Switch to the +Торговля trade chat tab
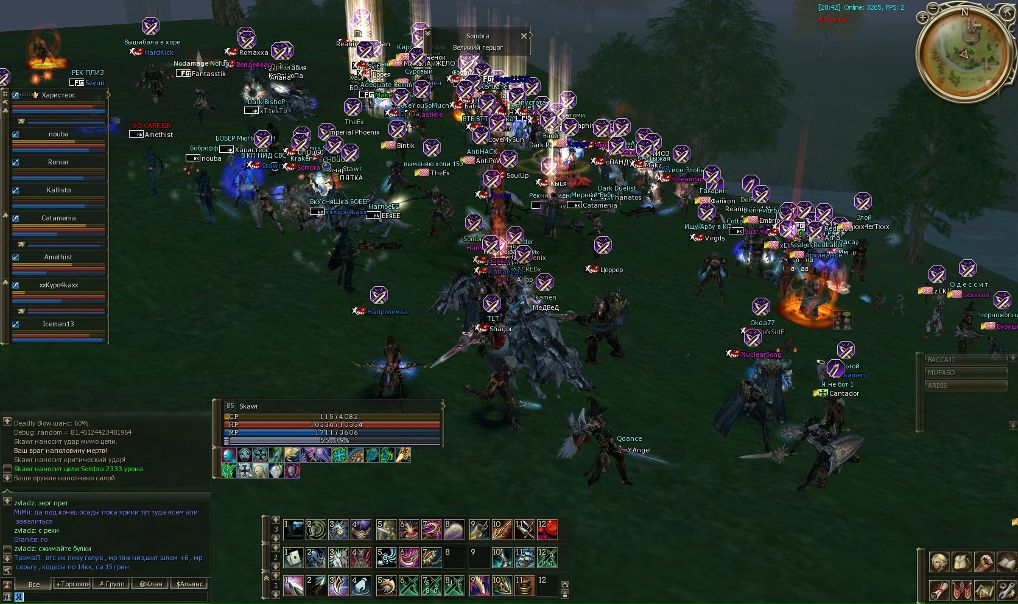Screen dimensions: 1018x604 coord(74,583)
